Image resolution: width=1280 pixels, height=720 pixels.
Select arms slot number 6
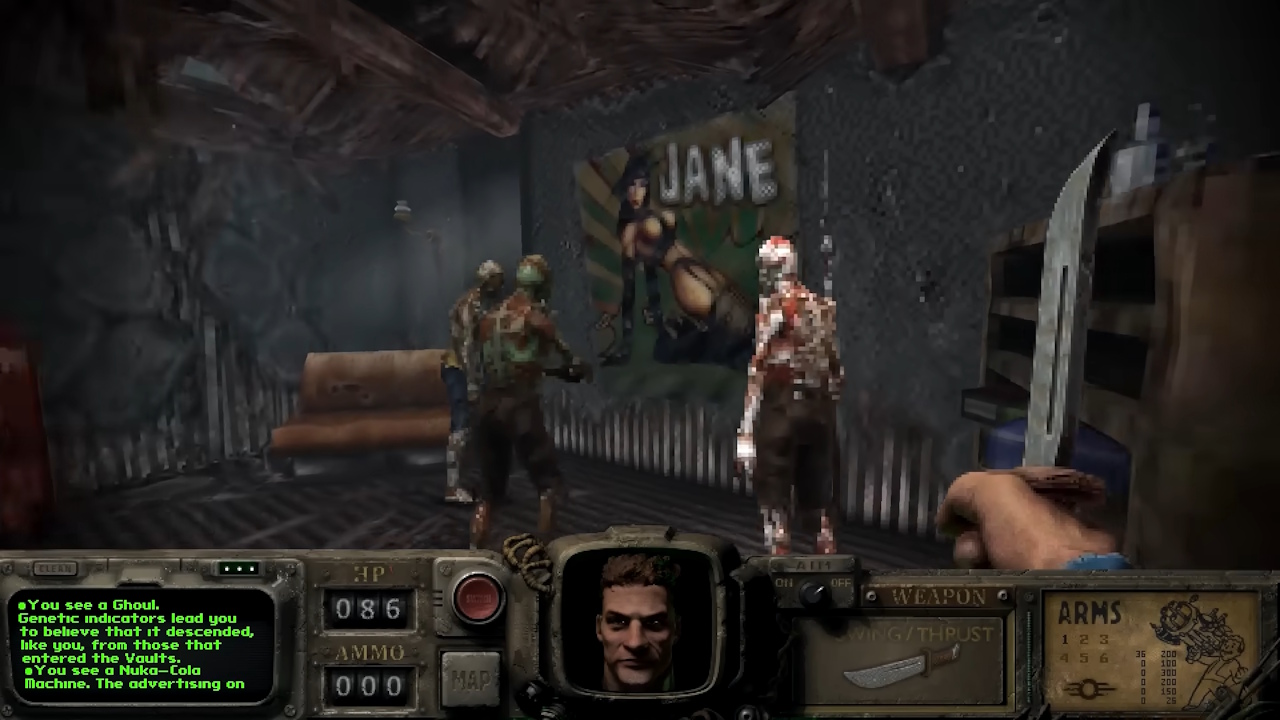click(1104, 658)
